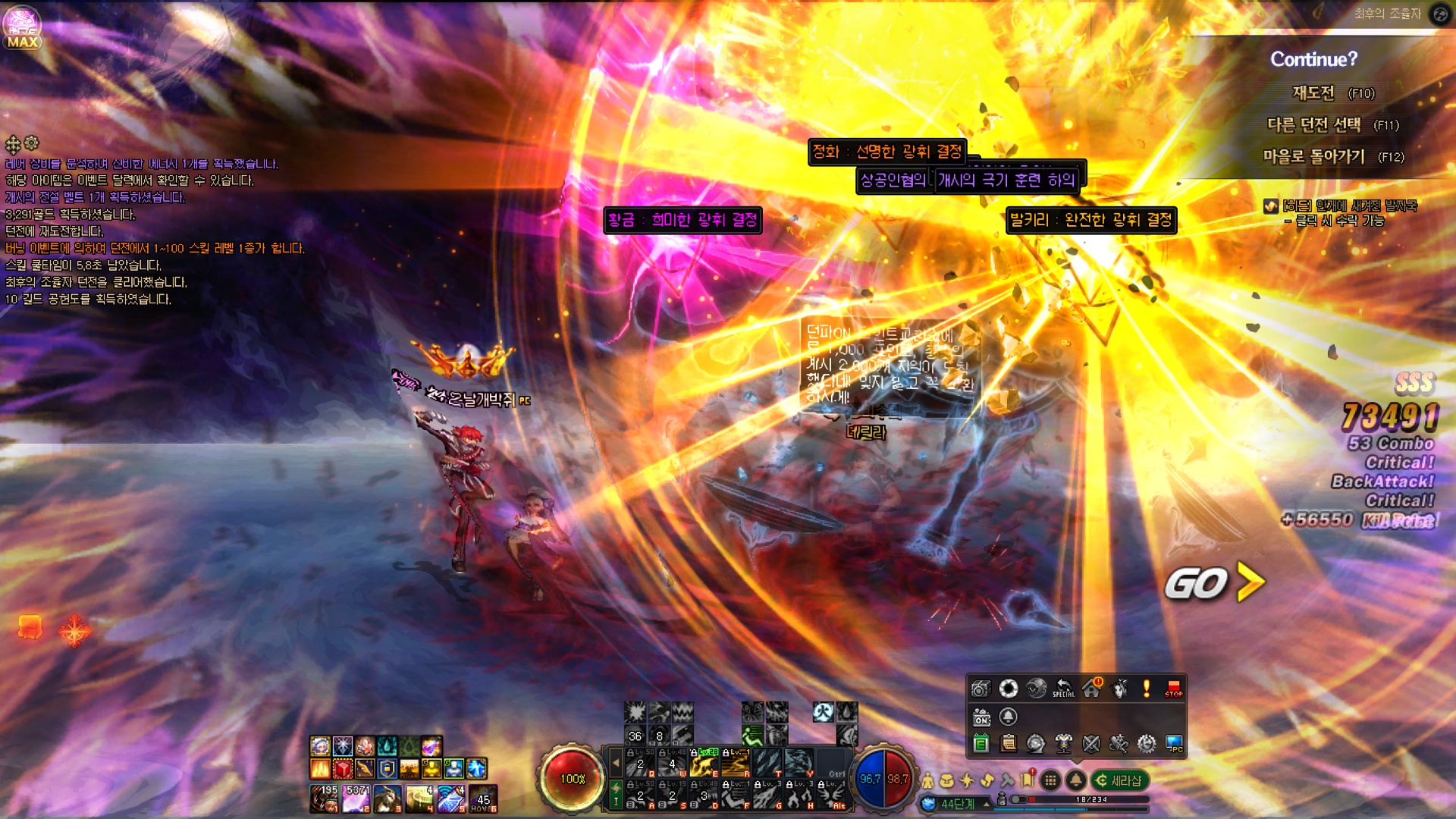
Task: Select 다른 던전 선택 option
Action: click(1314, 125)
